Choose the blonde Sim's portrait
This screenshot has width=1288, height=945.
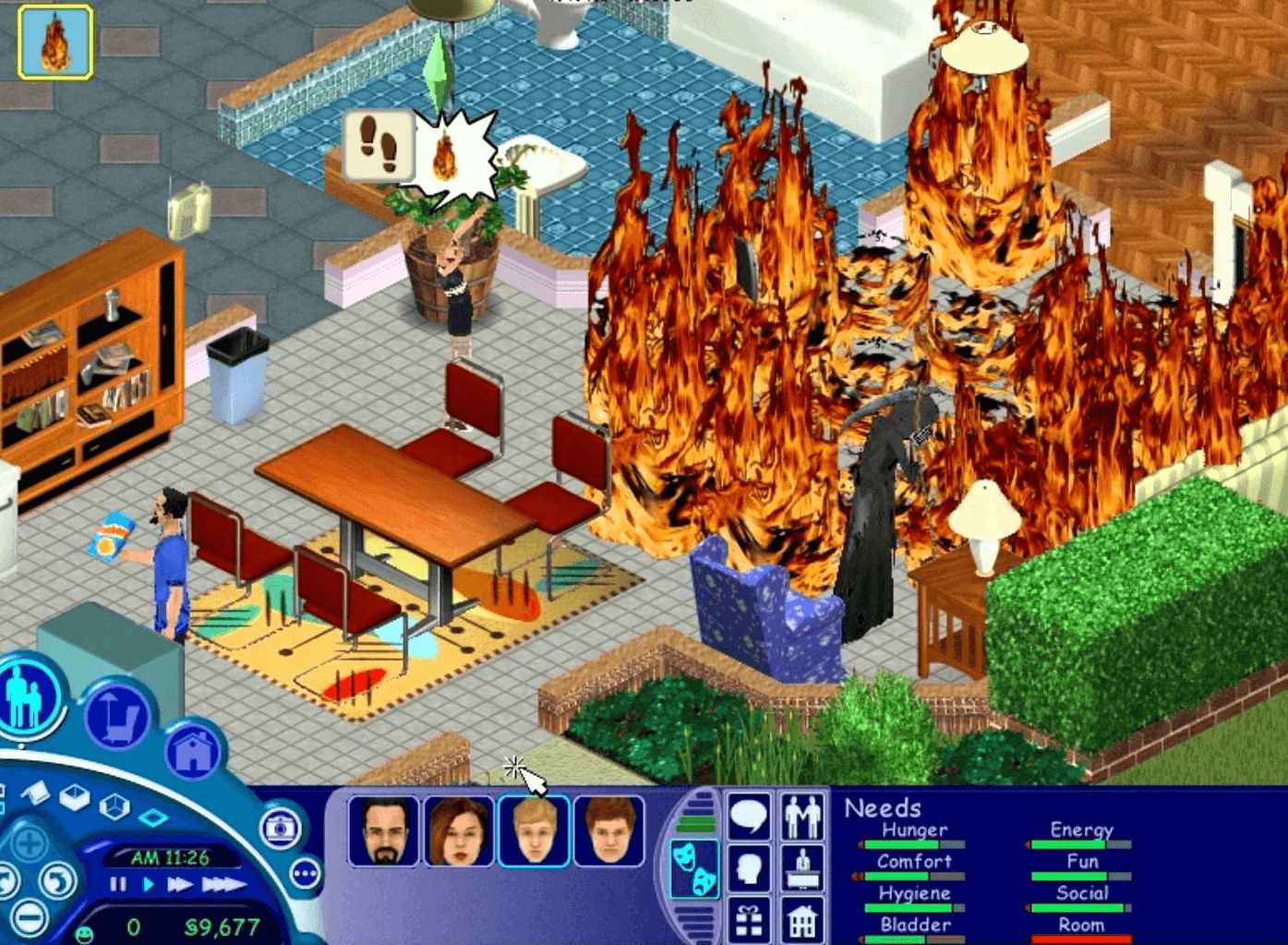click(534, 831)
